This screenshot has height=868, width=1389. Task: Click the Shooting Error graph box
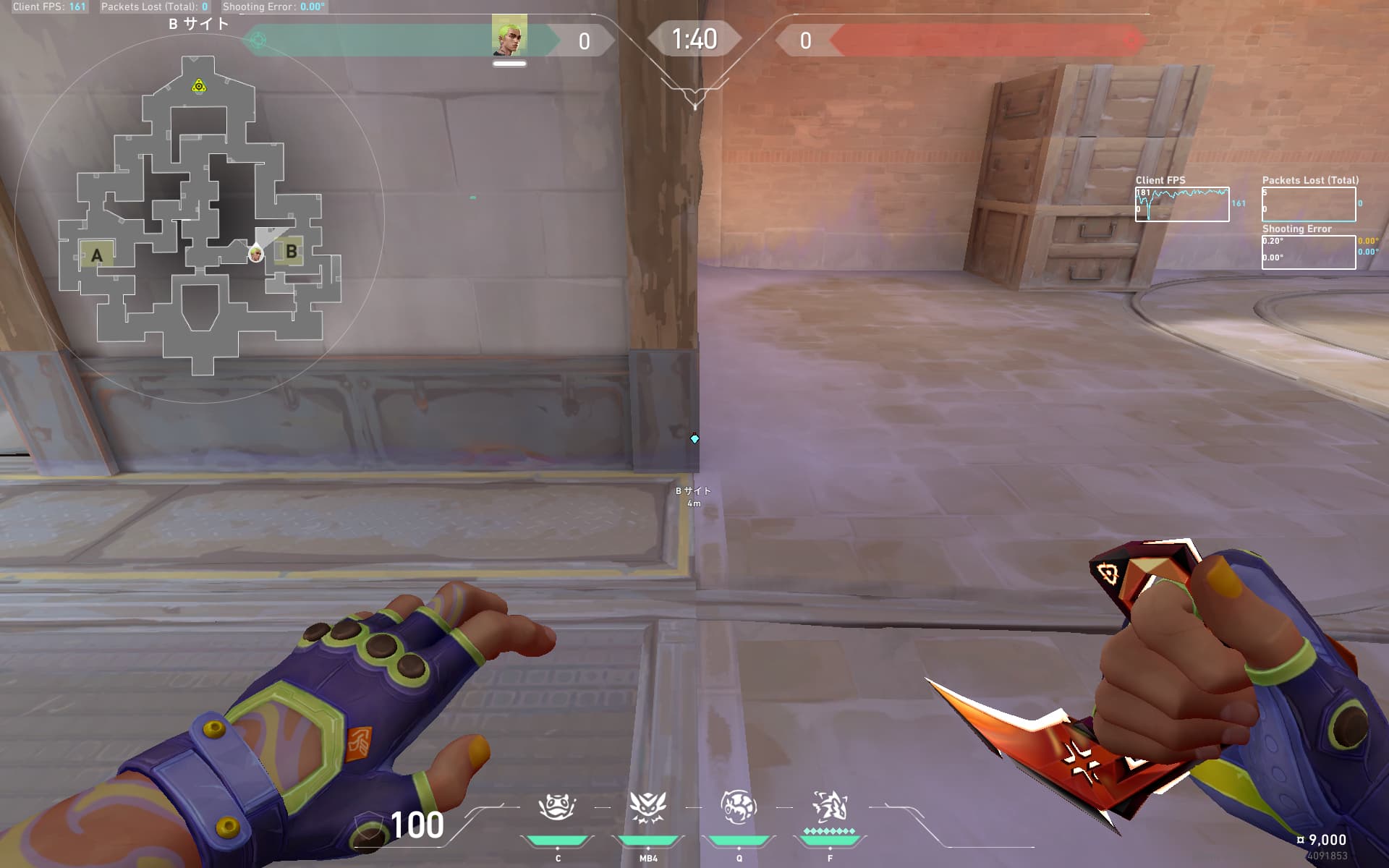(x=1308, y=252)
